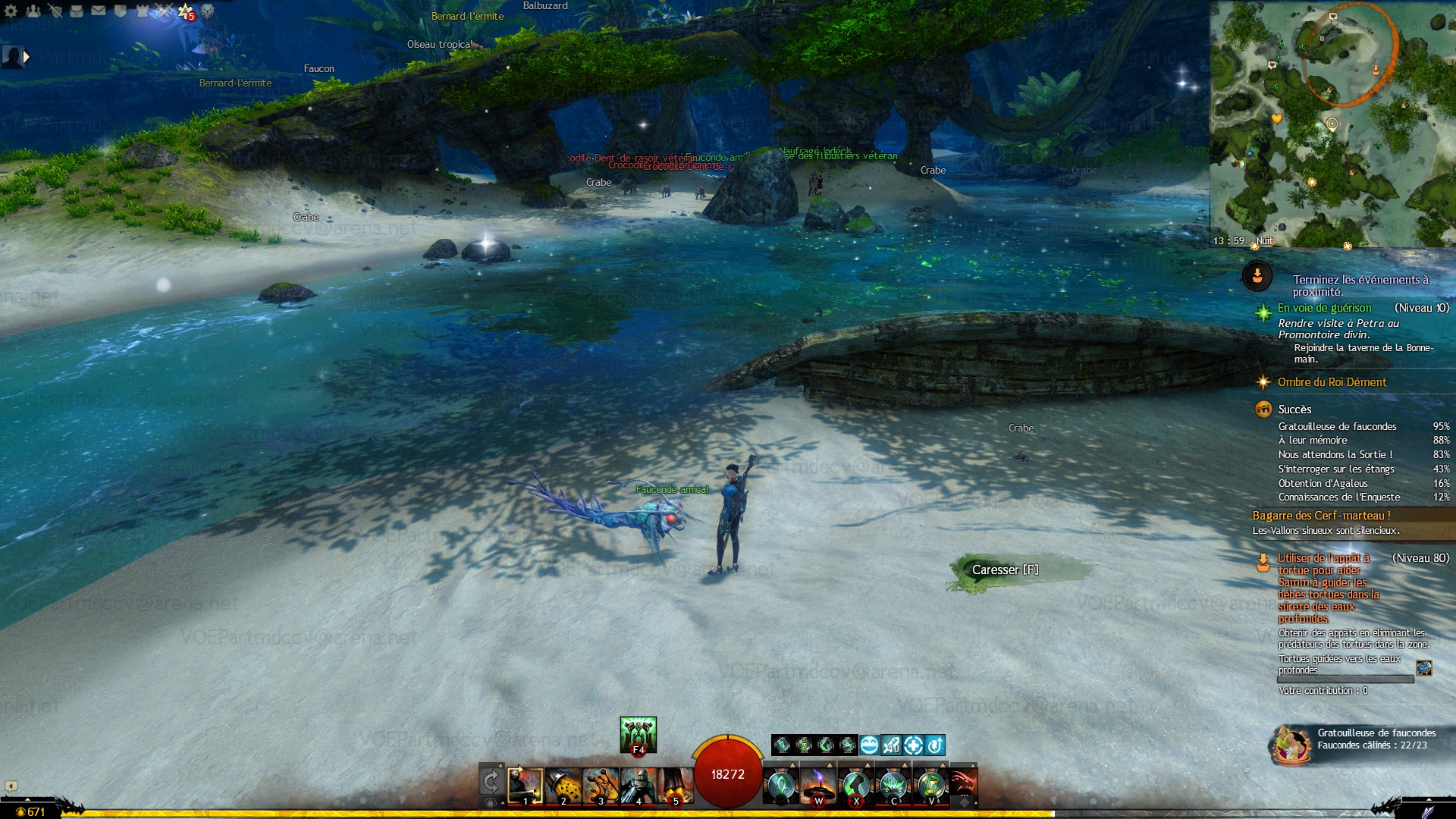1456x819 pixels.
Task: Use the rocket boots skill in slot 5
Action: (x=675, y=786)
